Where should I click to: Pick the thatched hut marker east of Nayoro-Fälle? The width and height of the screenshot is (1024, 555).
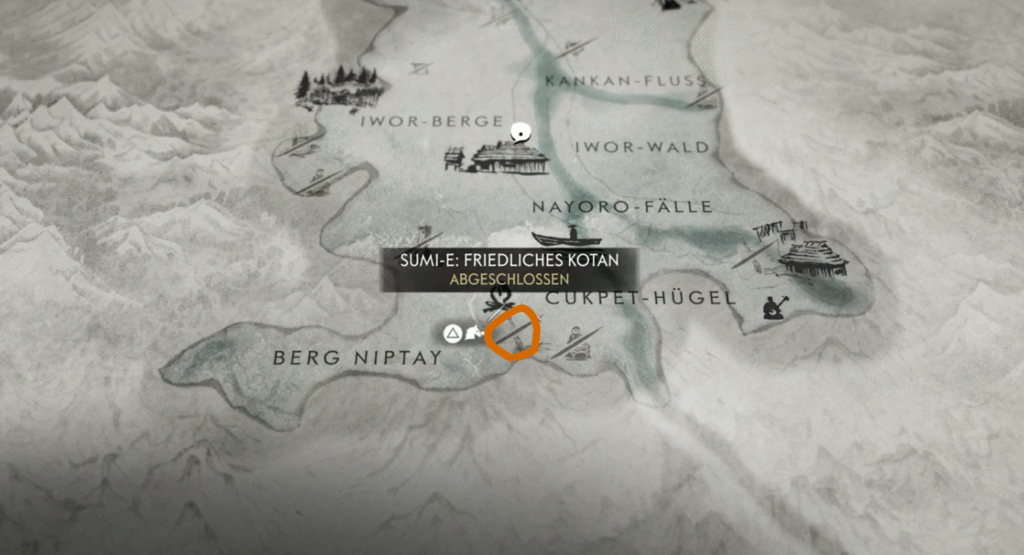pyautogui.click(x=812, y=258)
